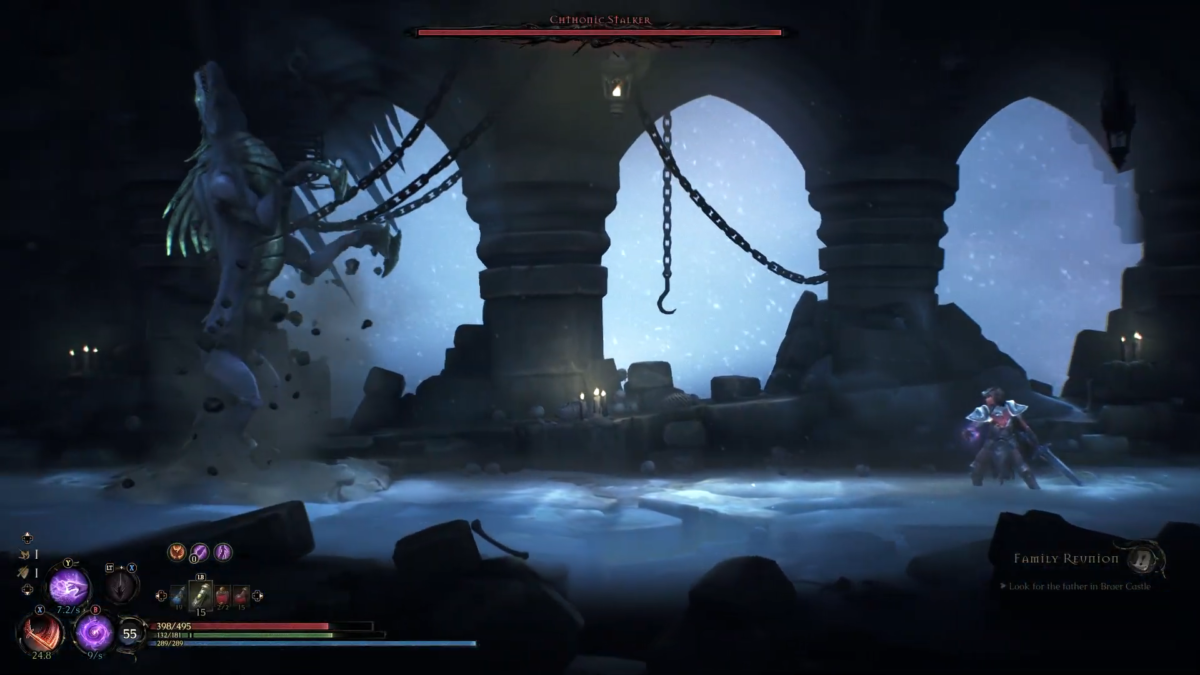Image resolution: width=1200 pixels, height=675 pixels.
Task: Open the Family Reunion quest tracker
Action: [1065, 559]
